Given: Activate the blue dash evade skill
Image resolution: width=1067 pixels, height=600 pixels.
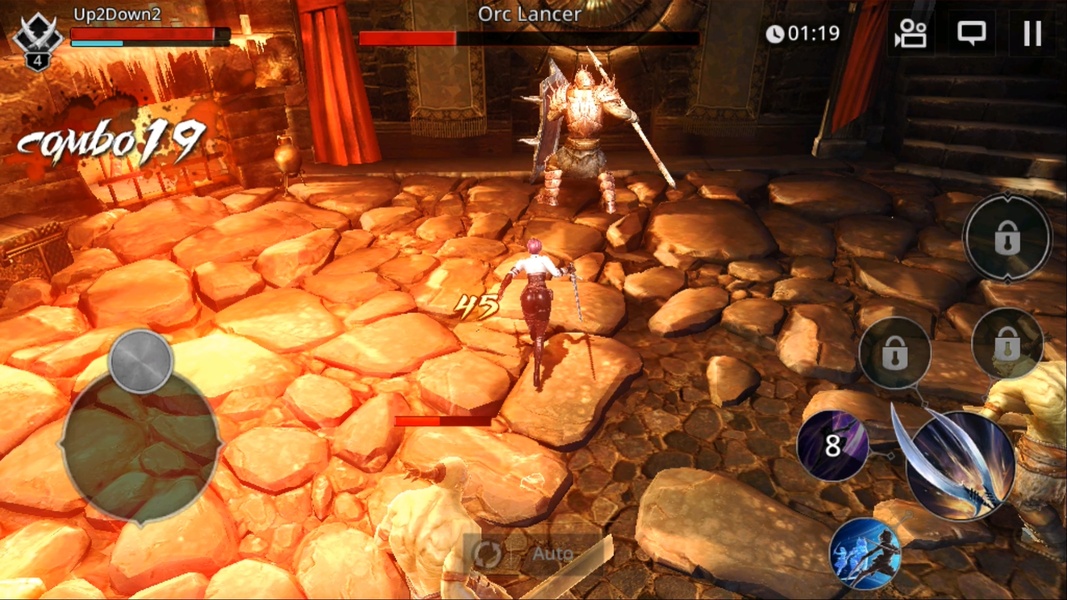Looking at the screenshot, I should (x=865, y=553).
